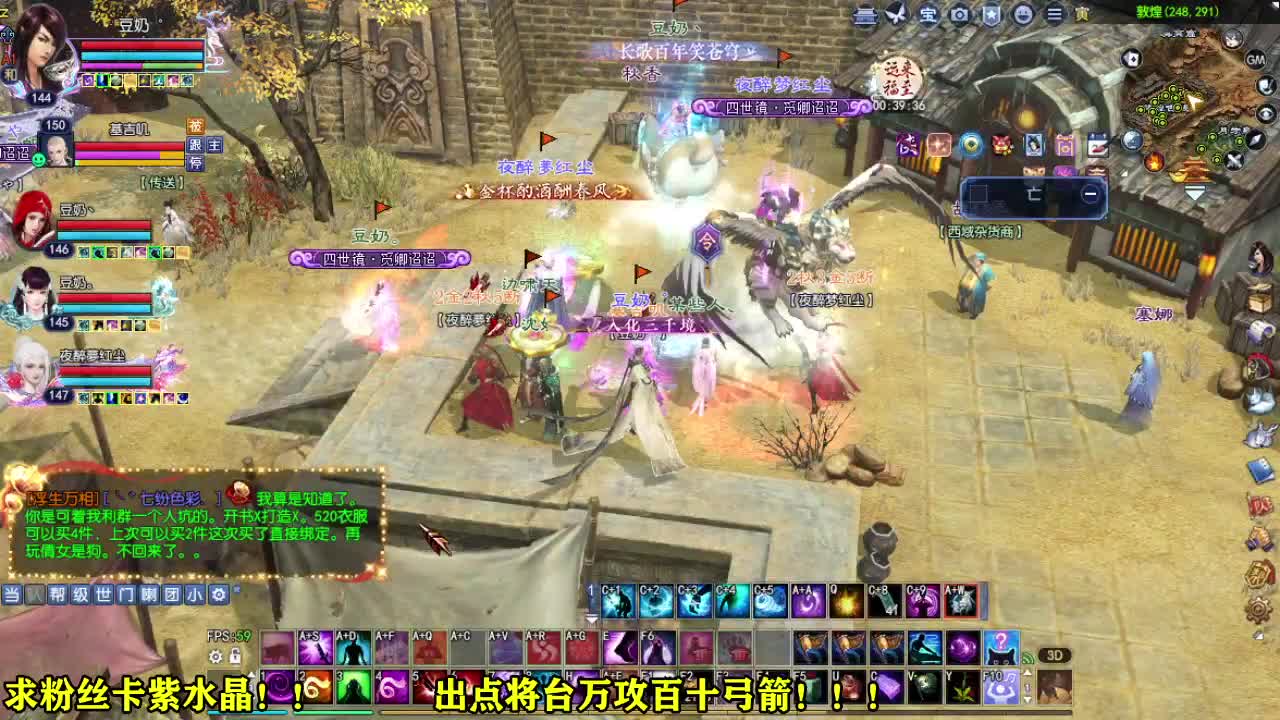Expand the white triangle under the minimap

point(1194,192)
